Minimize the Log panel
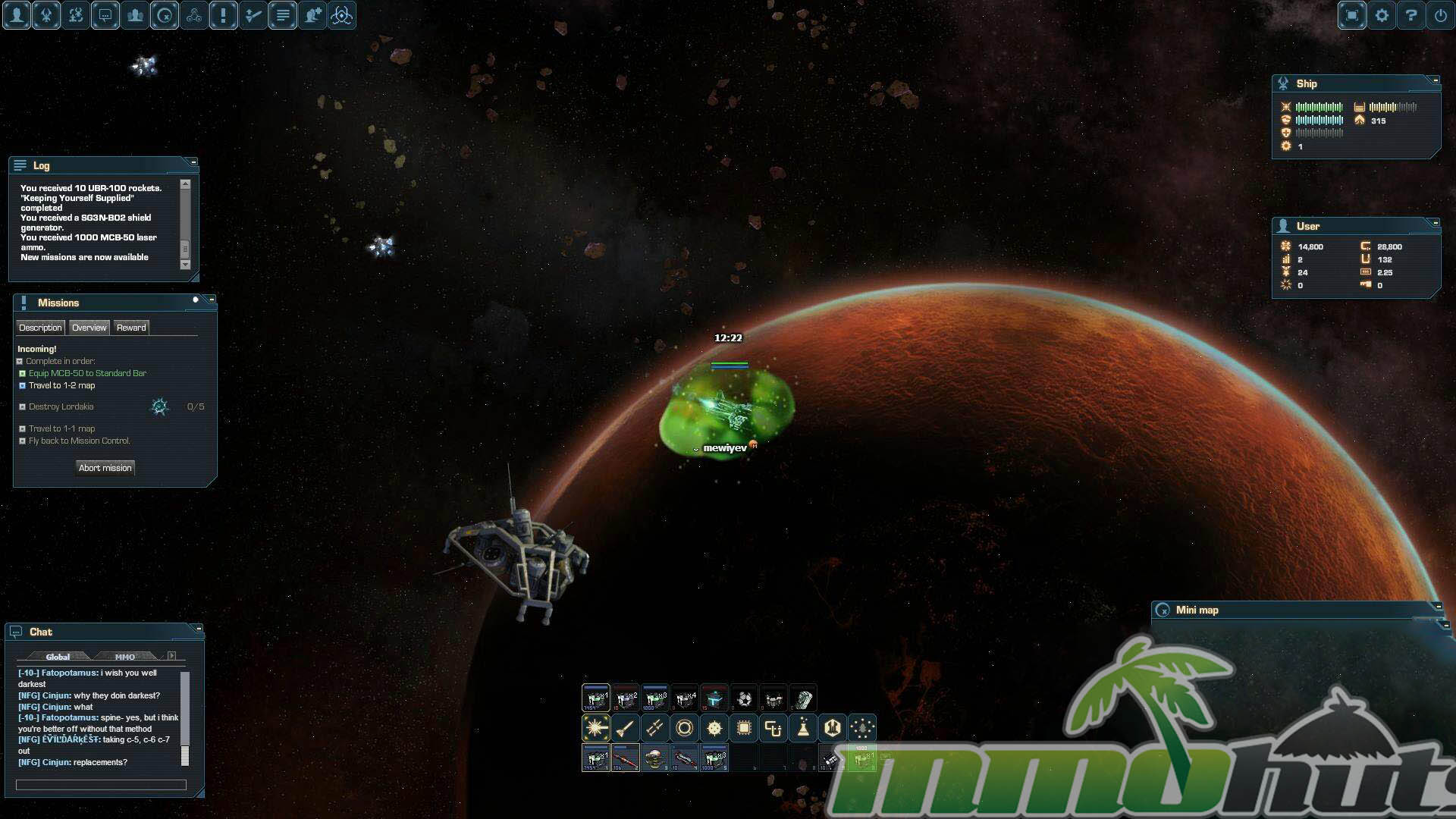The height and width of the screenshot is (819, 1456). click(193, 162)
